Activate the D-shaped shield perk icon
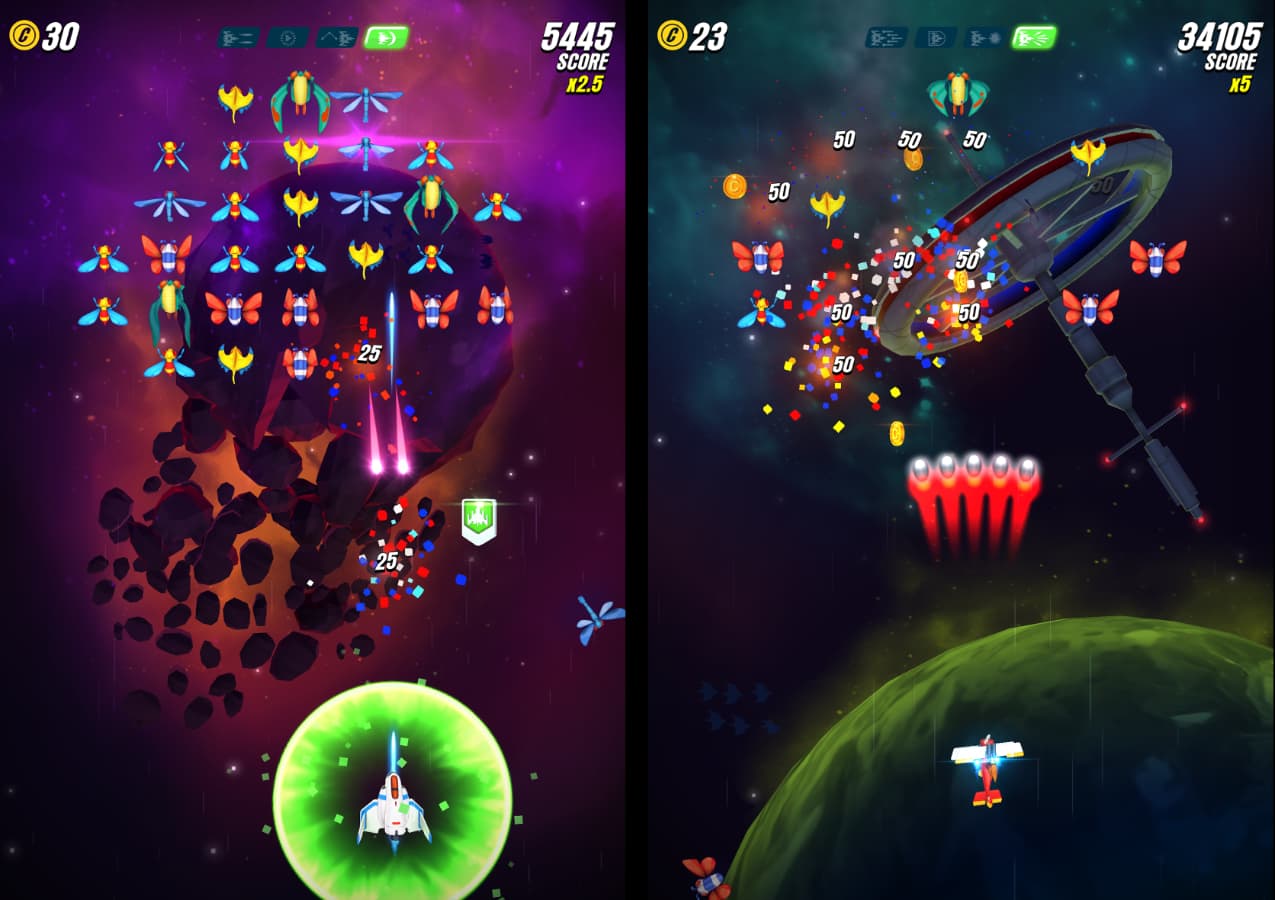 [935, 38]
